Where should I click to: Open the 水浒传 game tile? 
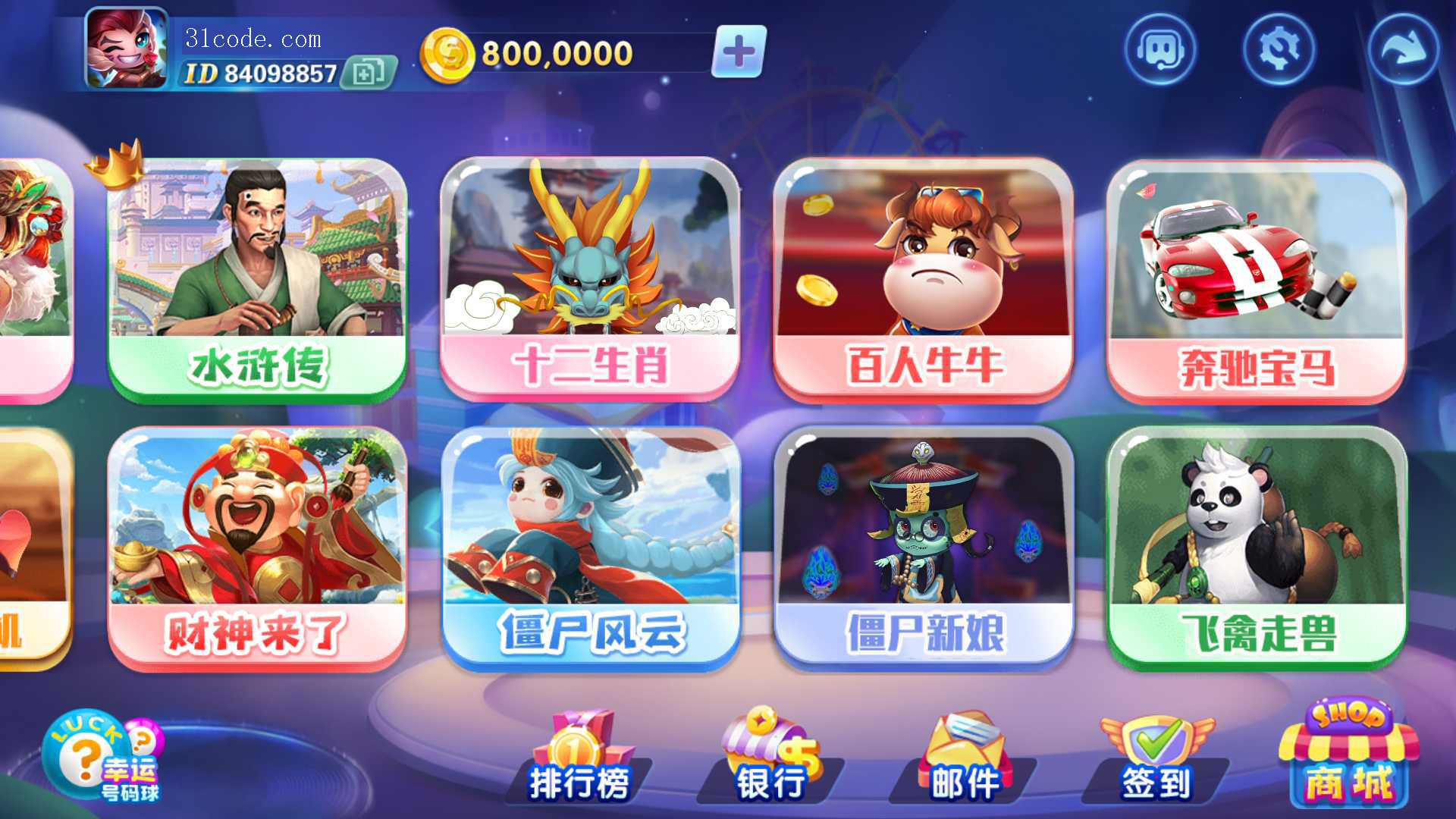click(257, 279)
